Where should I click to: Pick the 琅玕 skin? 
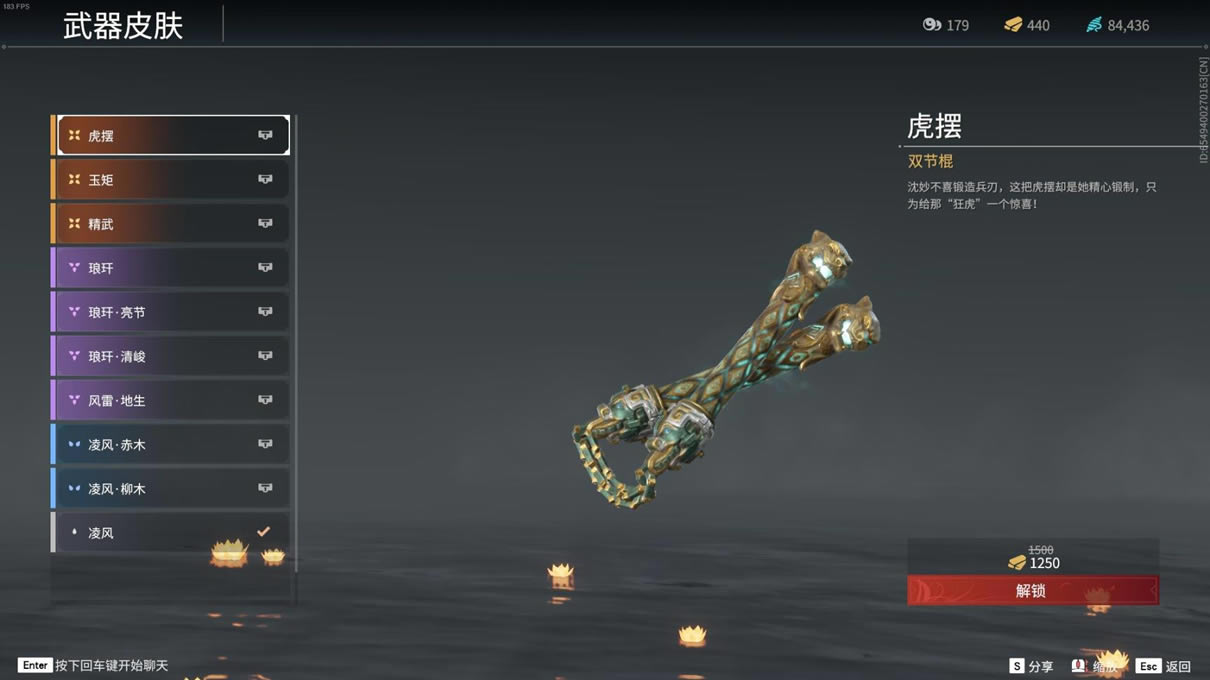click(172, 268)
